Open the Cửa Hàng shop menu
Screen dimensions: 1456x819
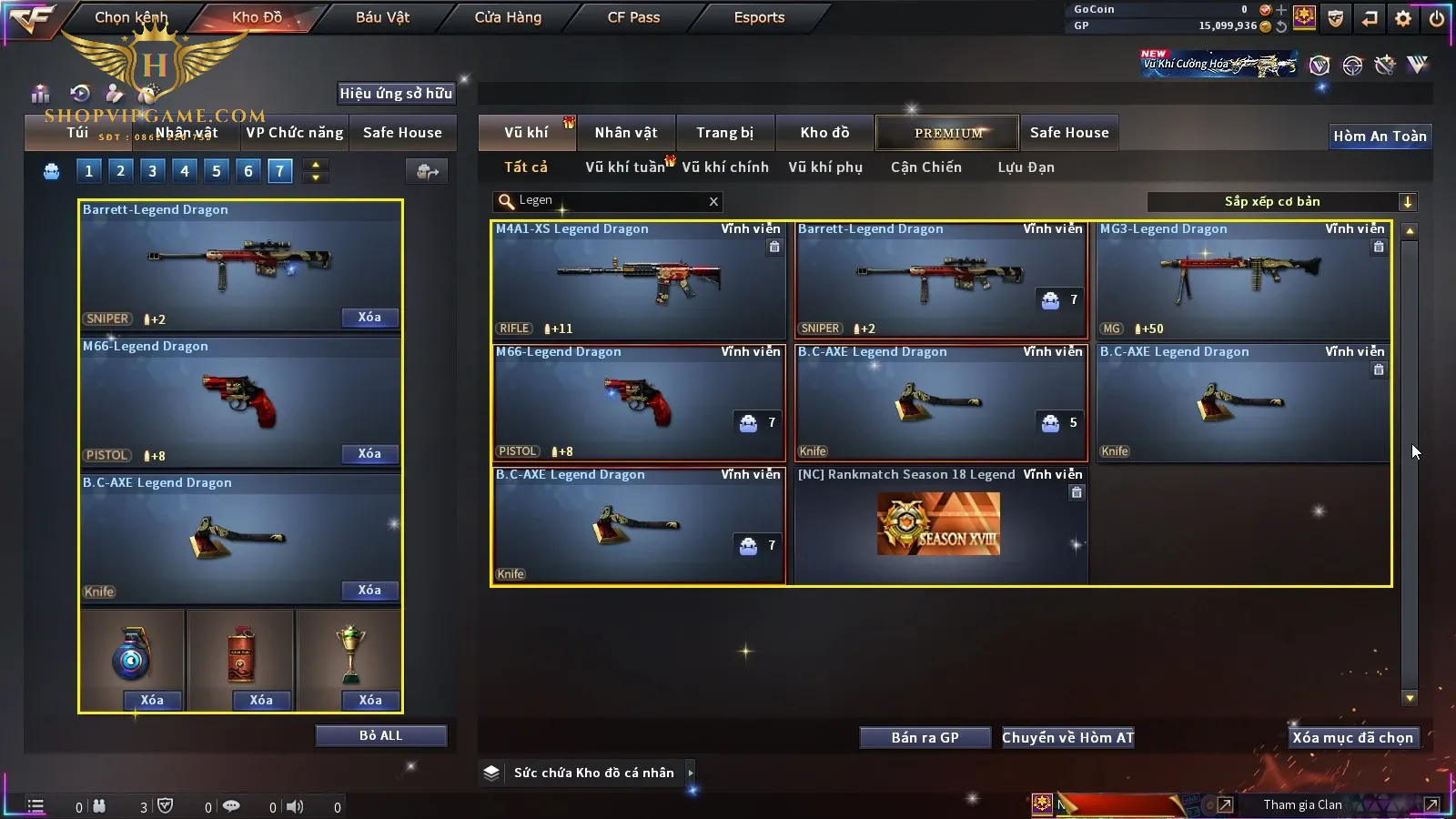coord(508,17)
